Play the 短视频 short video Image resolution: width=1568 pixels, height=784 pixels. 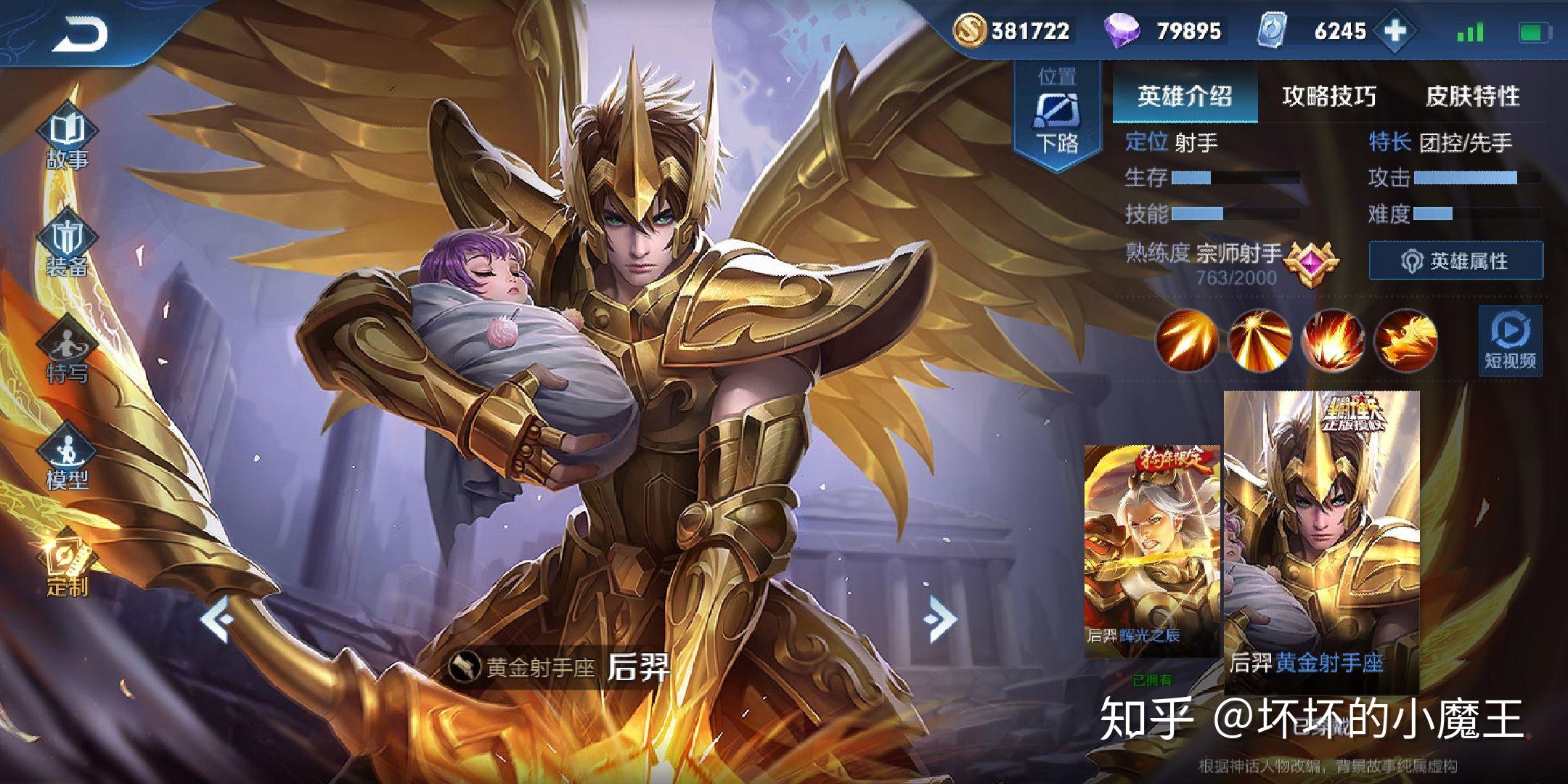tap(1510, 341)
